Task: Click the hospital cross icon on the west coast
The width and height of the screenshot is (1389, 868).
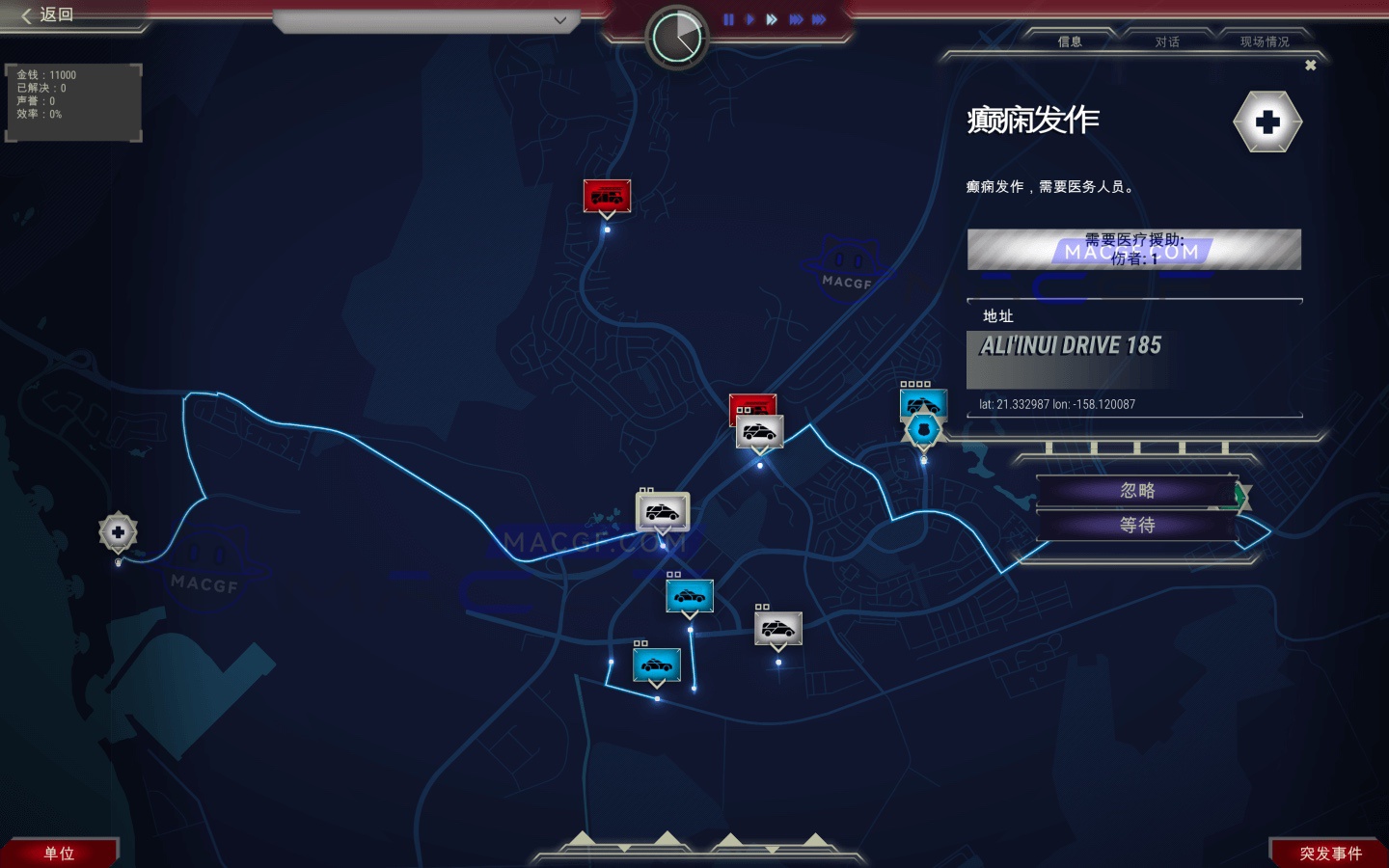Action: 118,531
